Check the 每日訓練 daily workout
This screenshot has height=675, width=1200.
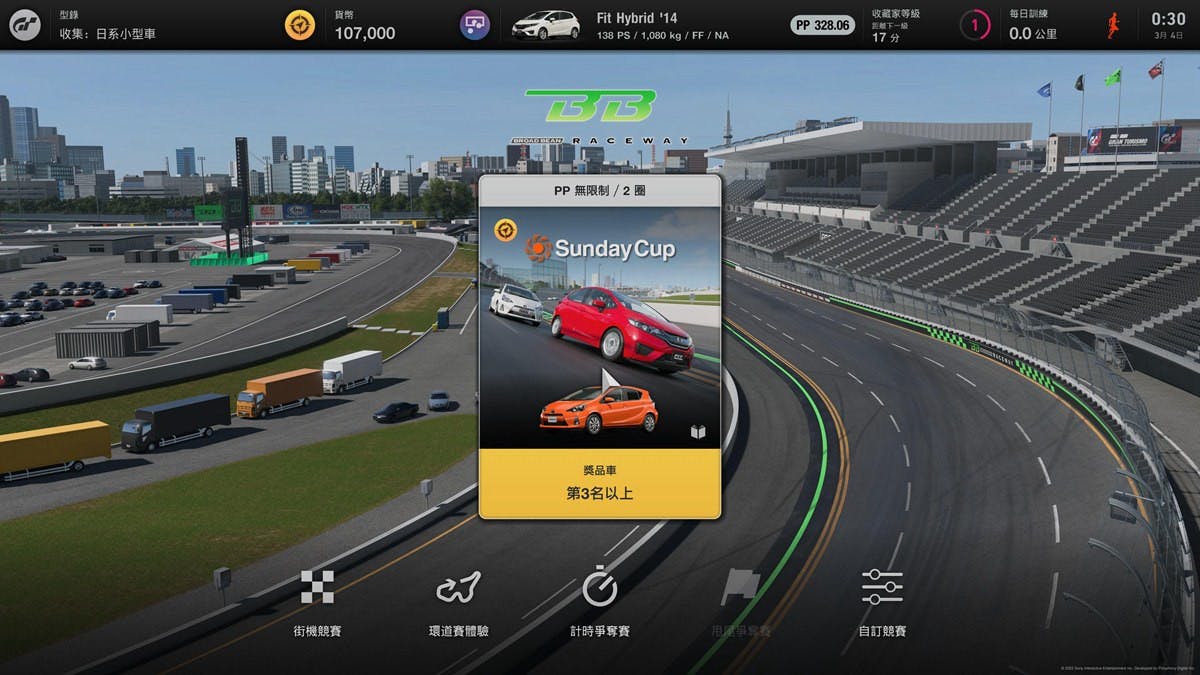tap(1035, 25)
